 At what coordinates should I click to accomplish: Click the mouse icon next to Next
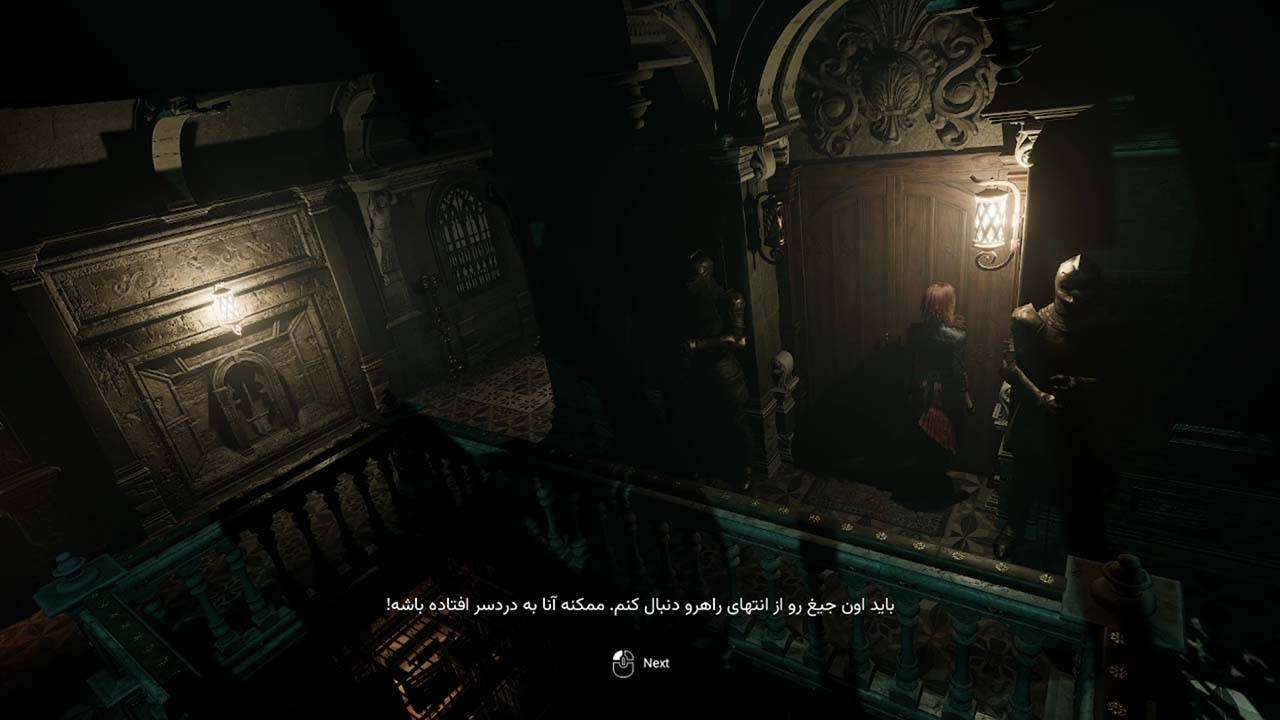tap(622, 662)
